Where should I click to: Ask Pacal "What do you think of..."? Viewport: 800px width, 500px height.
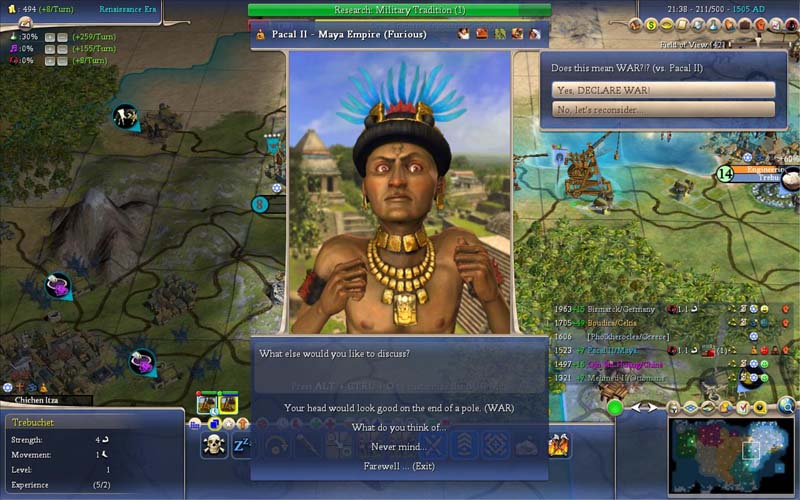(399, 428)
